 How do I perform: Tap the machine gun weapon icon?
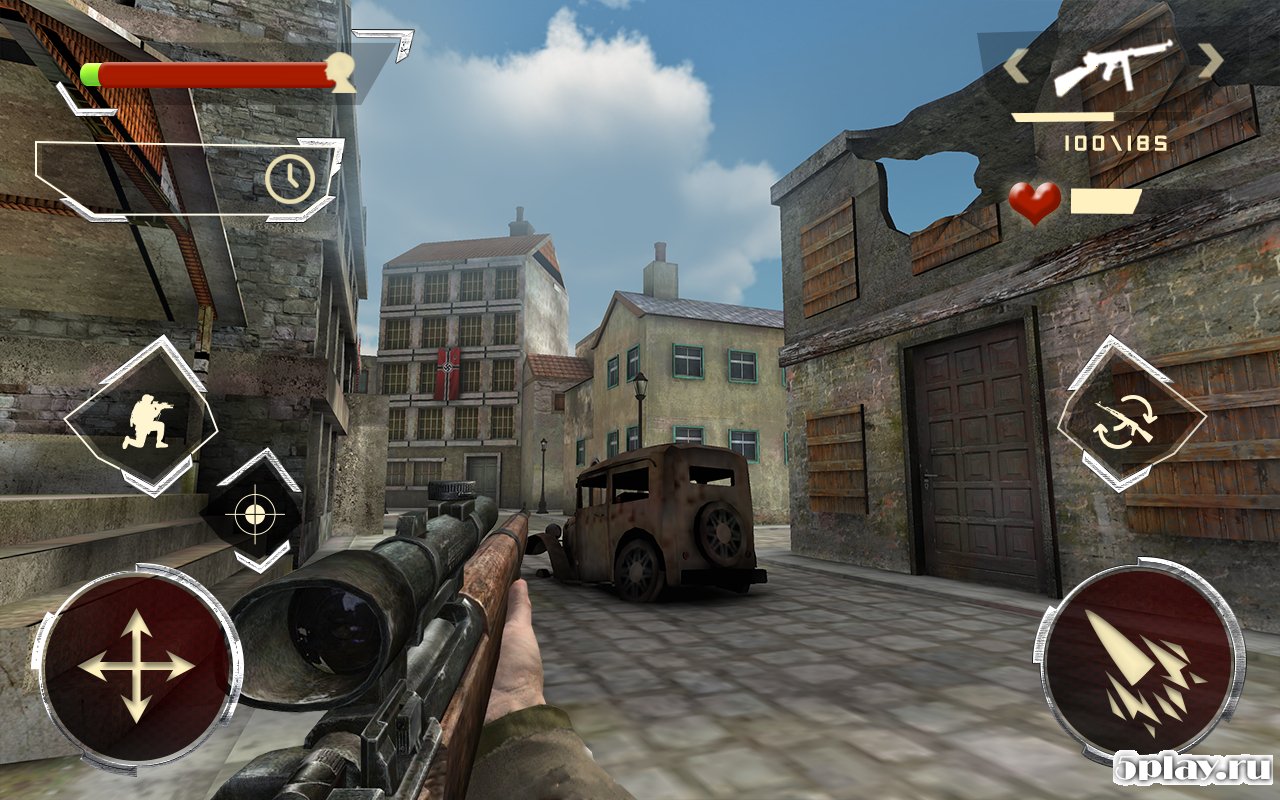1112,65
